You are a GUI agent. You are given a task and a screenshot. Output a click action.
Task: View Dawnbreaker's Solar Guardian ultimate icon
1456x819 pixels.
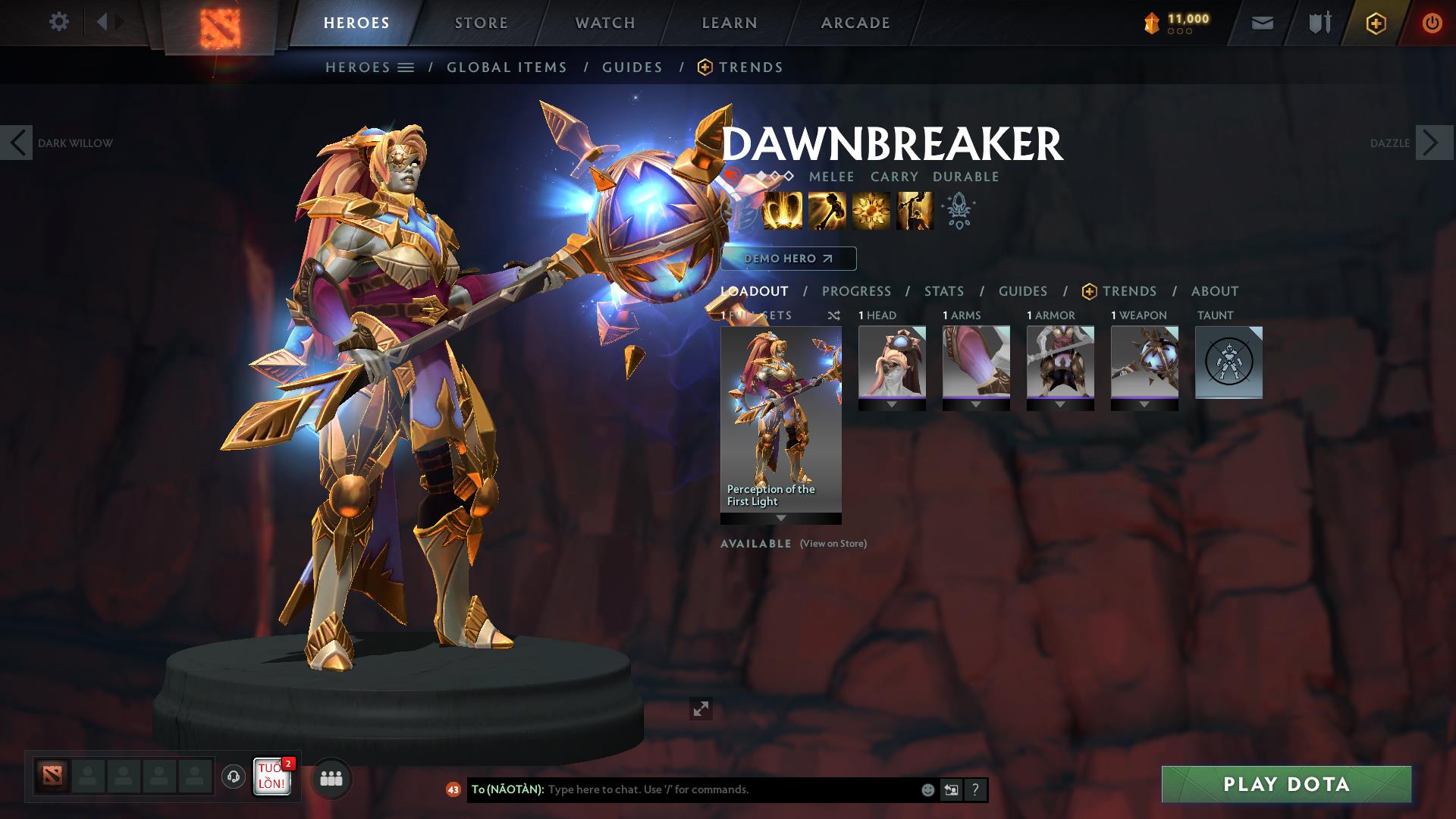[x=914, y=210]
